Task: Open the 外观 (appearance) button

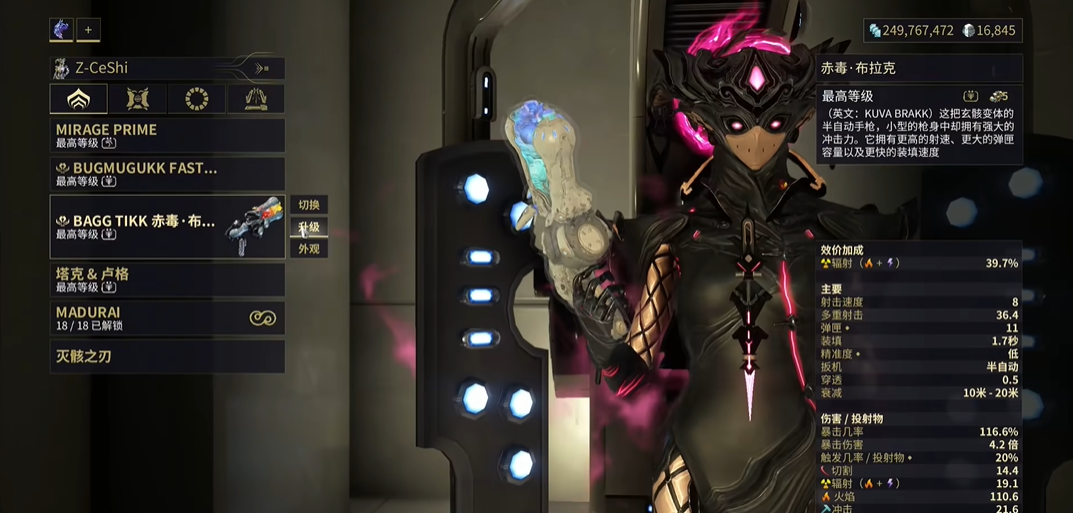Action: [x=309, y=249]
